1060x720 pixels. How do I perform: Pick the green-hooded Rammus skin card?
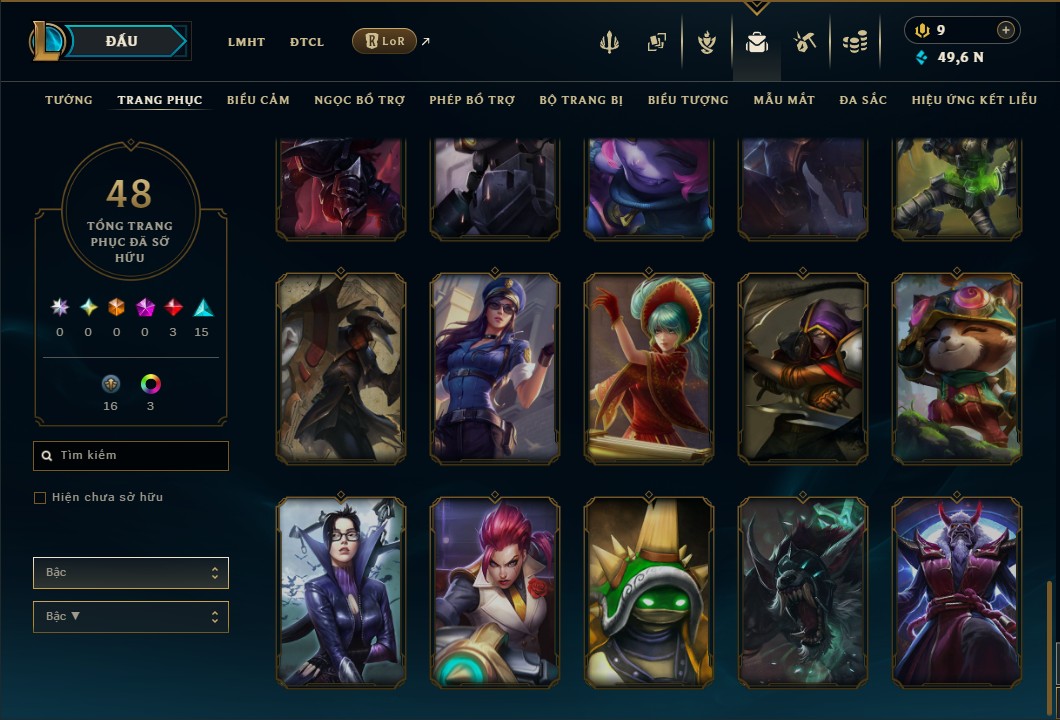click(x=649, y=592)
